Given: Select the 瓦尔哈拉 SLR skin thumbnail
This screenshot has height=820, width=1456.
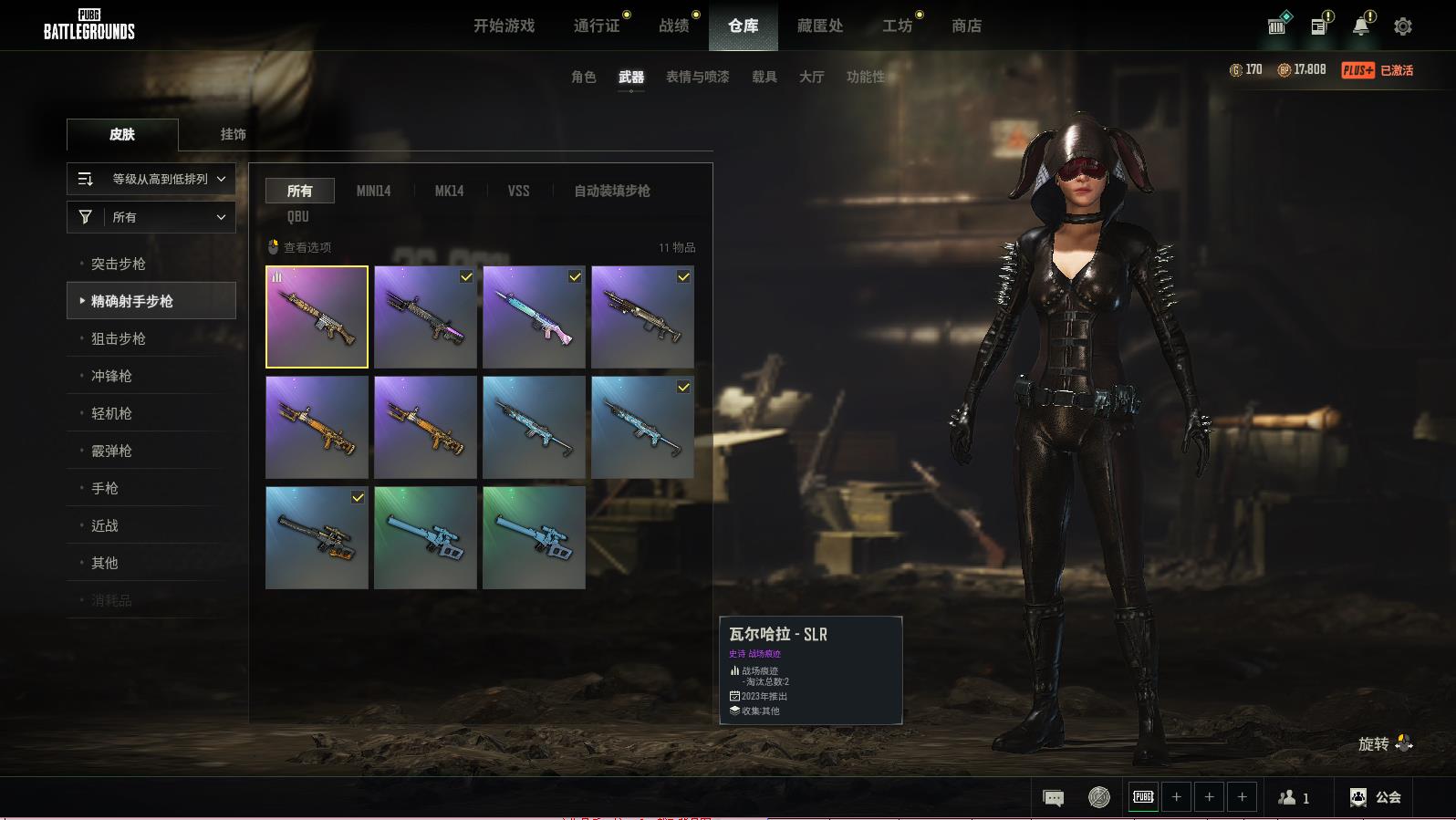Looking at the screenshot, I should (317, 317).
